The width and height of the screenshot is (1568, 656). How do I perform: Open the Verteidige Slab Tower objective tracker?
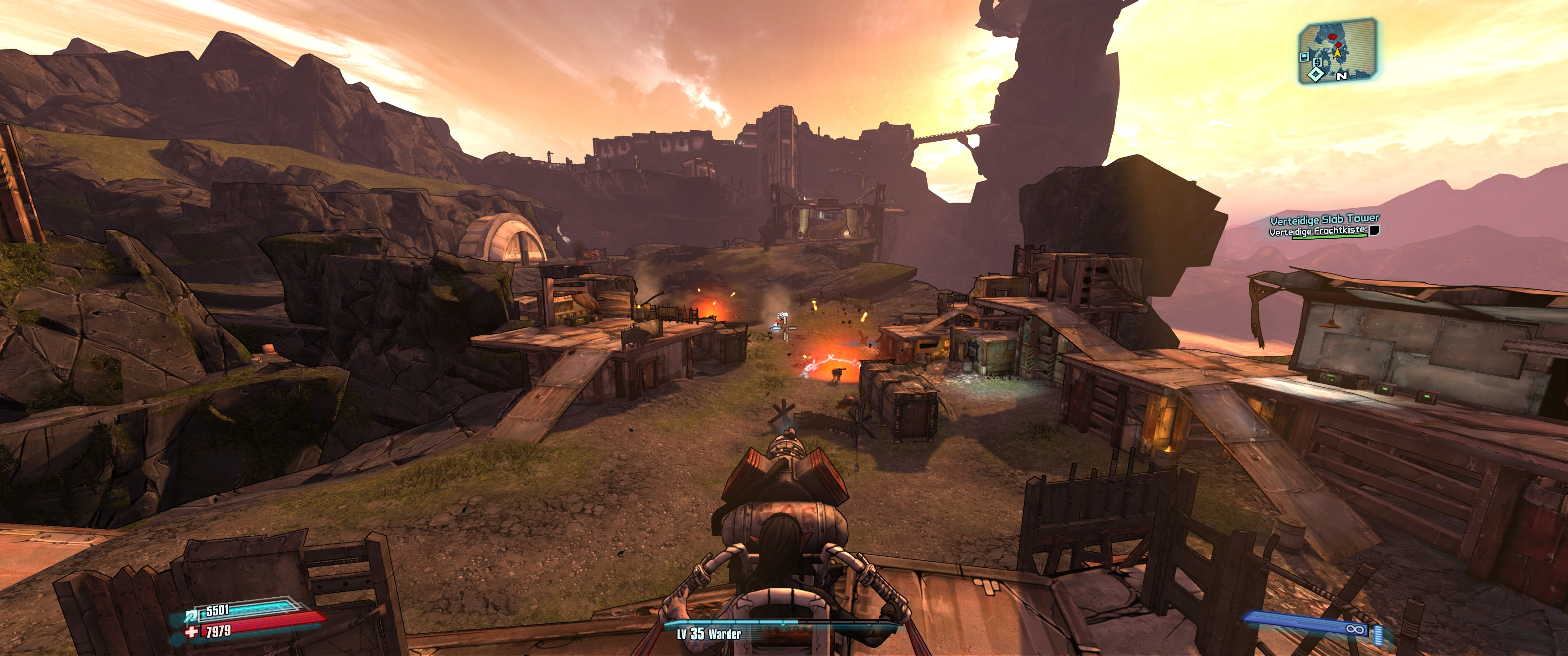1325,219
